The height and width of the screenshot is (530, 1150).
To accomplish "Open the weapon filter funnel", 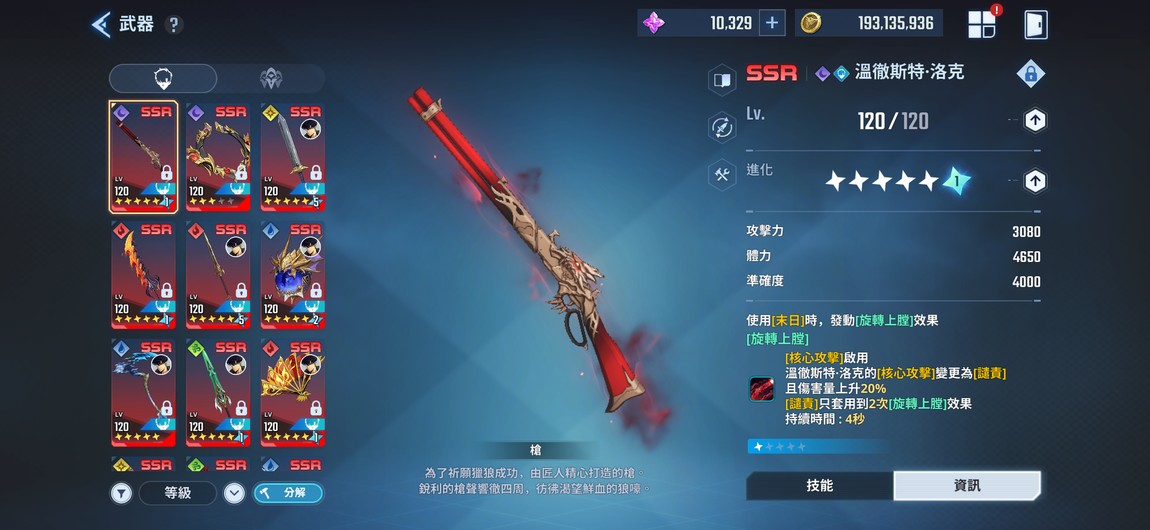I will [121, 492].
